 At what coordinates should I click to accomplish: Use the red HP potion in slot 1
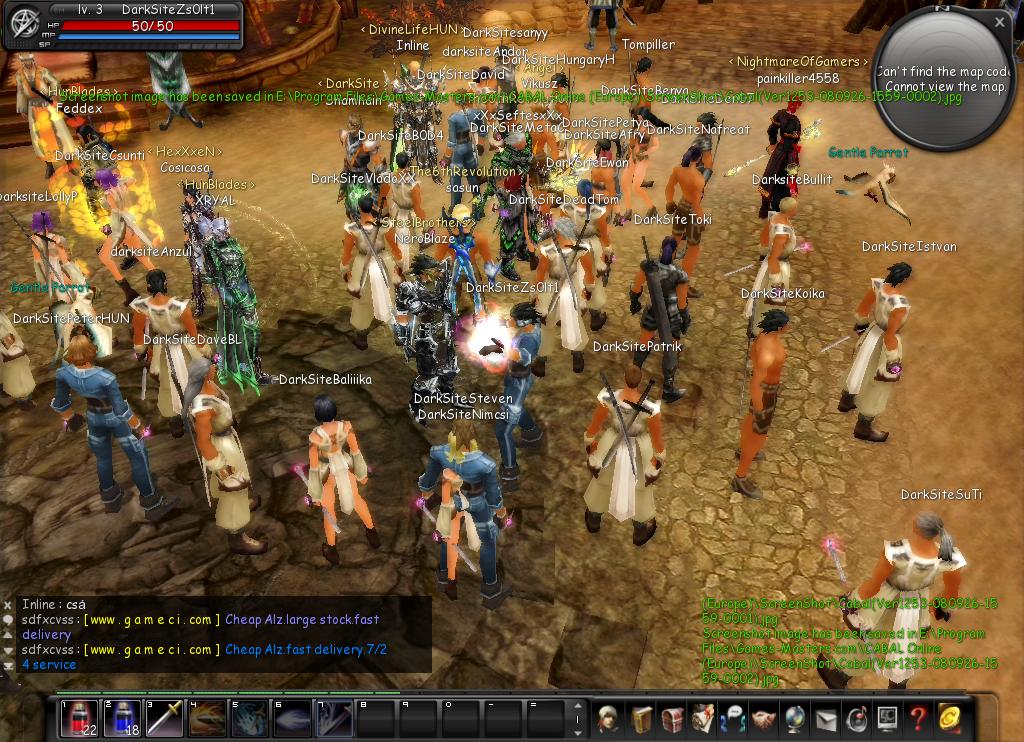coord(79,719)
